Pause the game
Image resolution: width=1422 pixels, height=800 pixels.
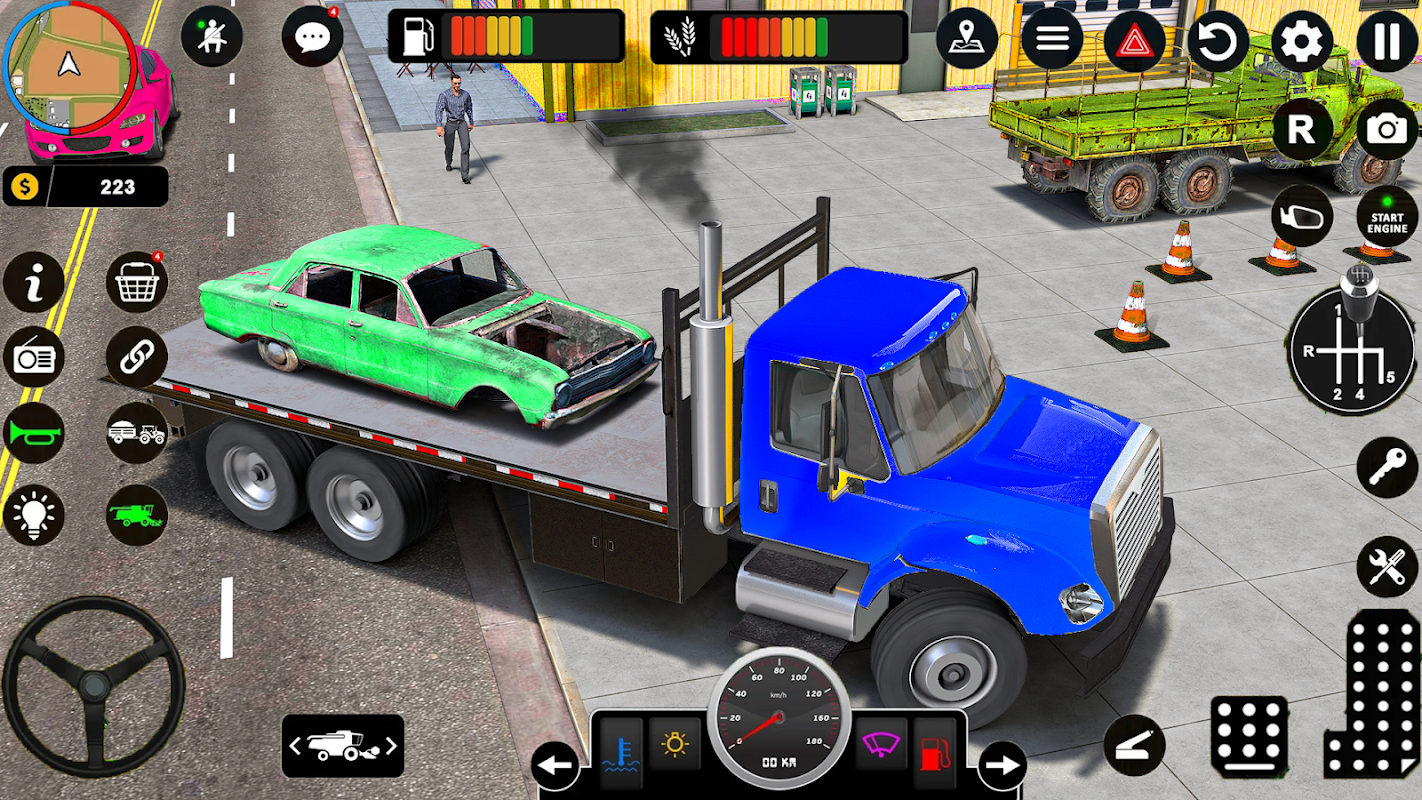click(x=1387, y=42)
